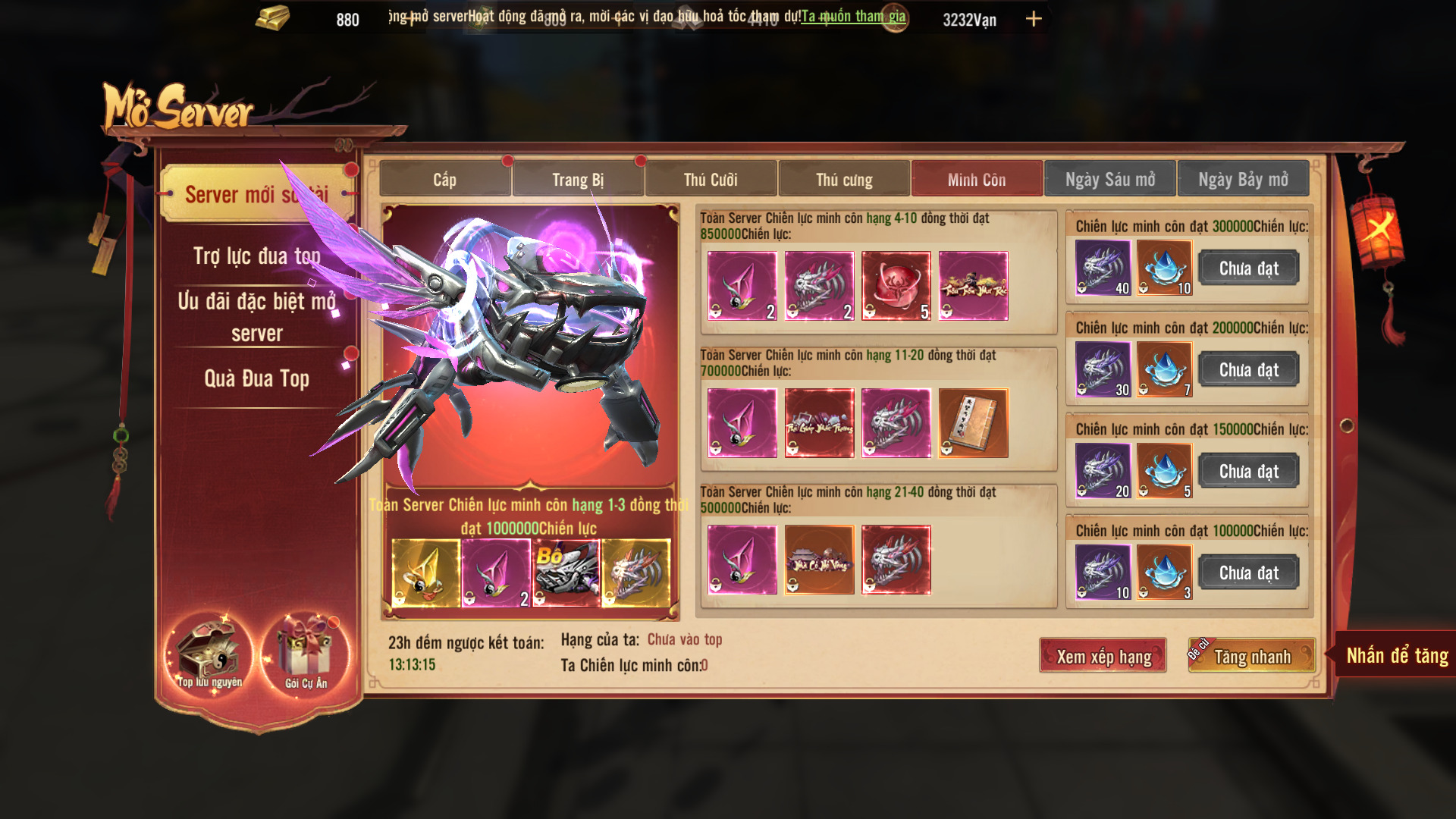Inspect the brown book reward item

pos(973,423)
